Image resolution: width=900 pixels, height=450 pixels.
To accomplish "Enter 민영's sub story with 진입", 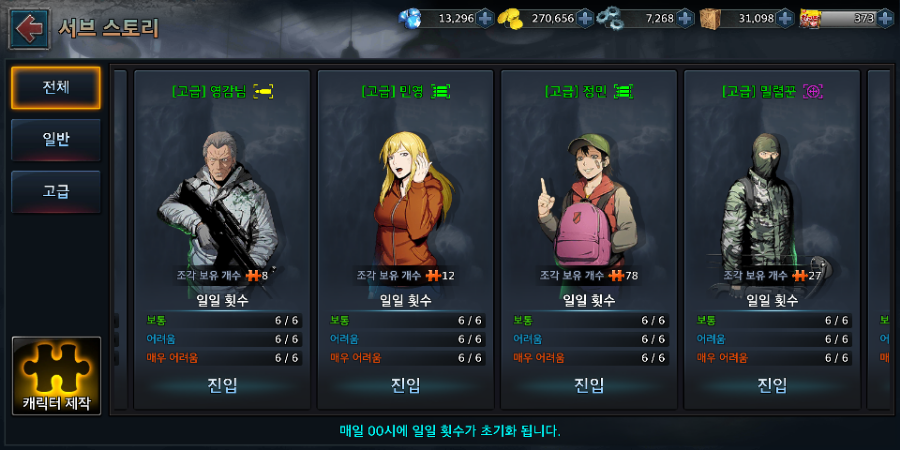I will pyautogui.click(x=405, y=386).
